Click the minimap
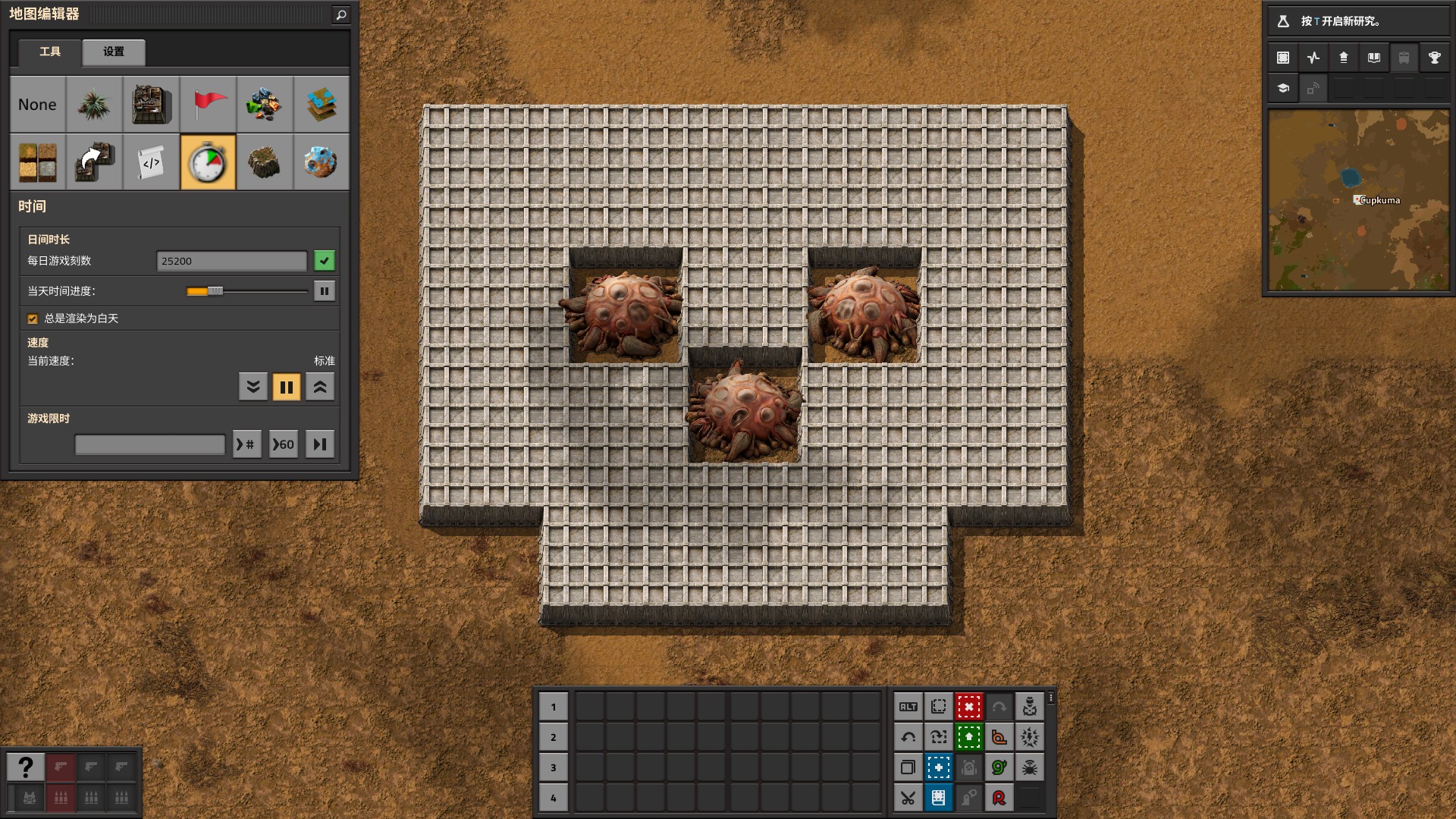This screenshot has width=1456, height=819. pos(1357,200)
